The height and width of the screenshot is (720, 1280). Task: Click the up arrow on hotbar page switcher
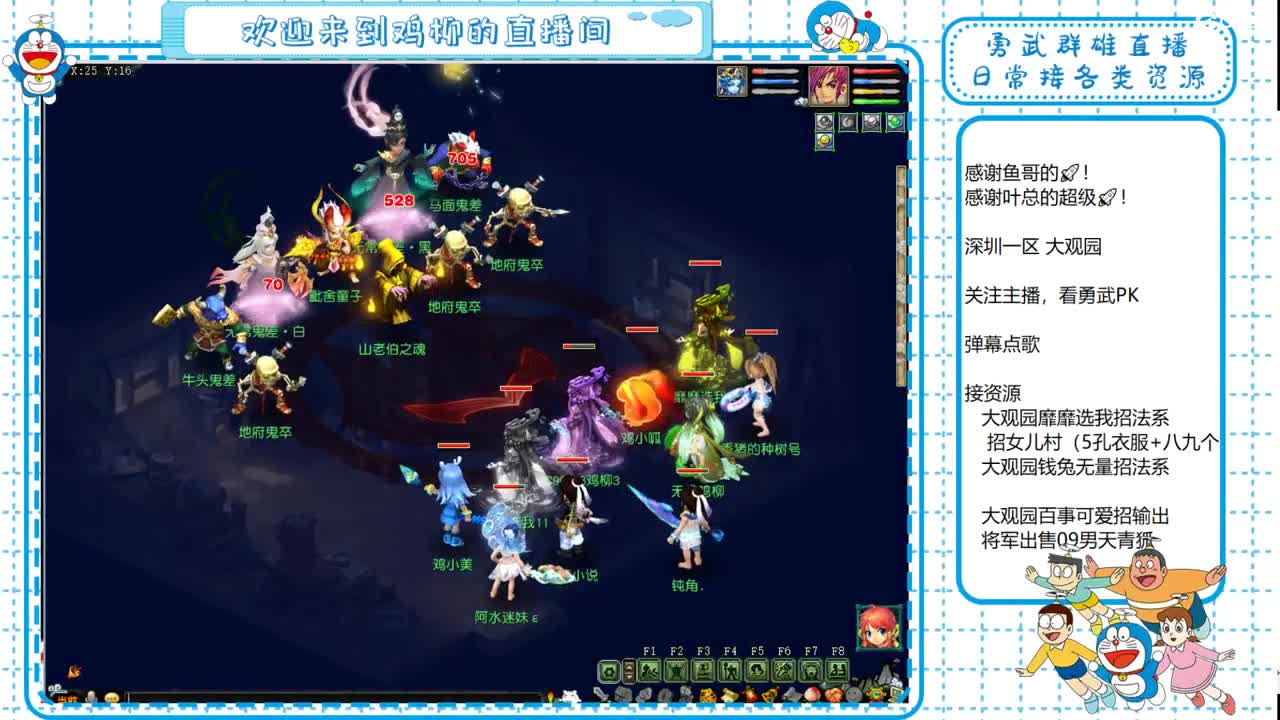[x=628, y=664]
